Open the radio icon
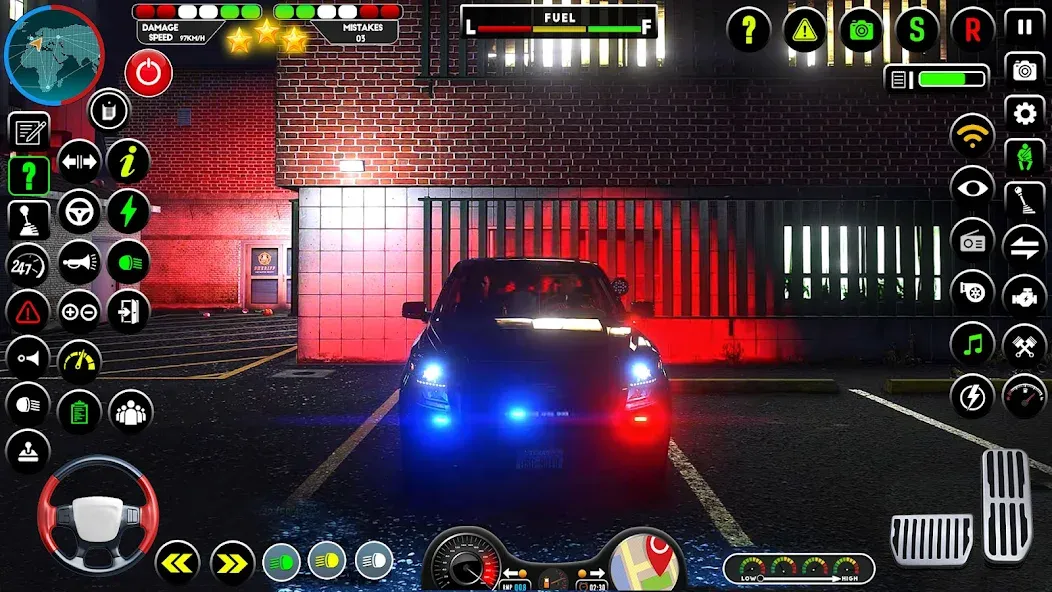Viewport: 1052px width, 592px height. click(x=972, y=241)
